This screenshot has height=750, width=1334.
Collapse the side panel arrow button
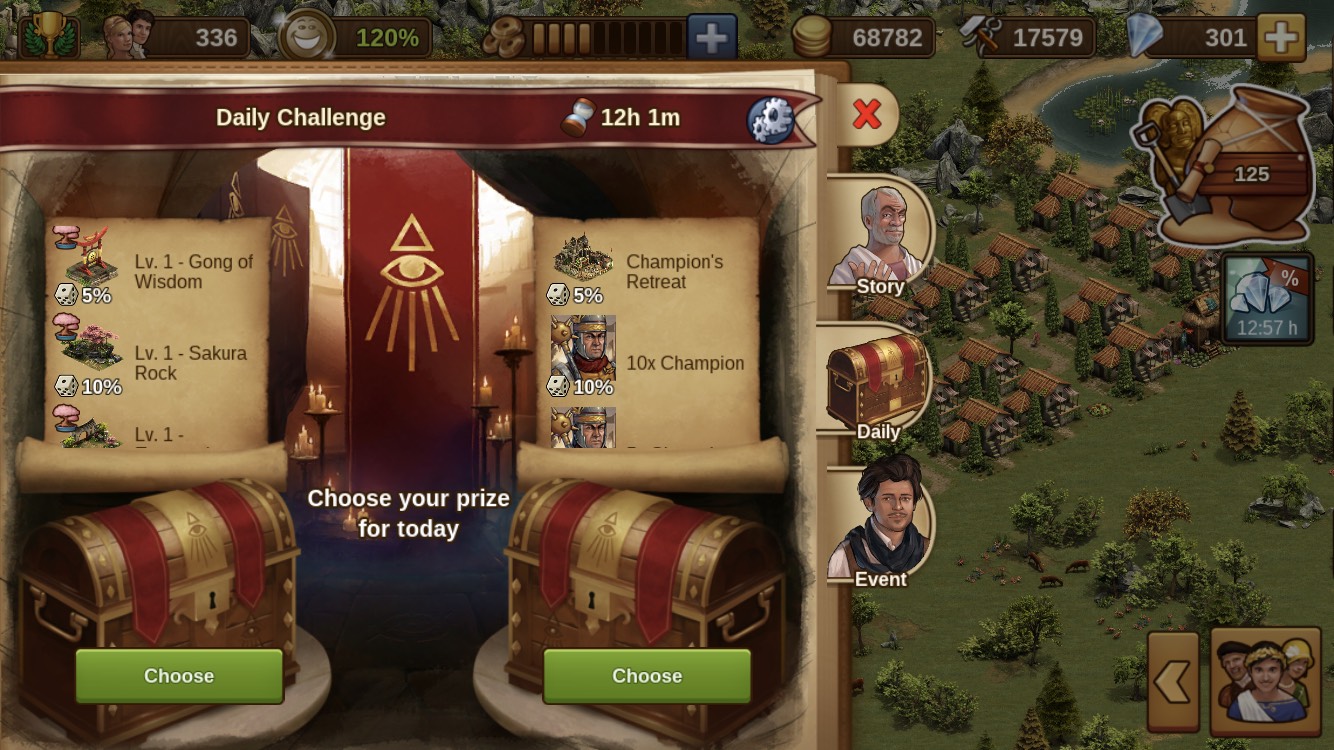point(1173,682)
